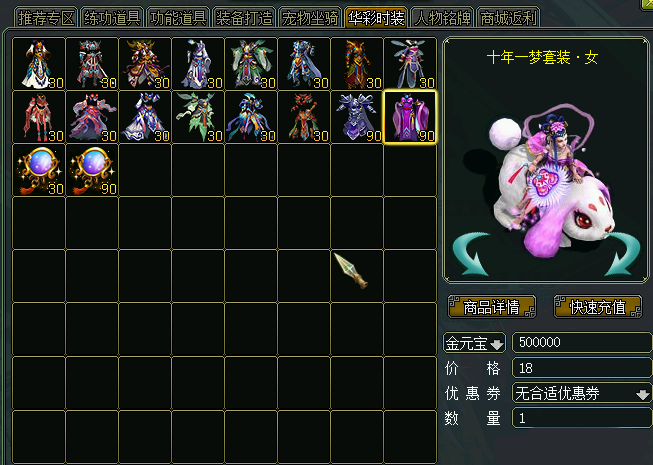Image resolution: width=653 pixels, height=465 pixels.
Task: Select the highlighted purple costume marked 90
Action: (410, 118)
